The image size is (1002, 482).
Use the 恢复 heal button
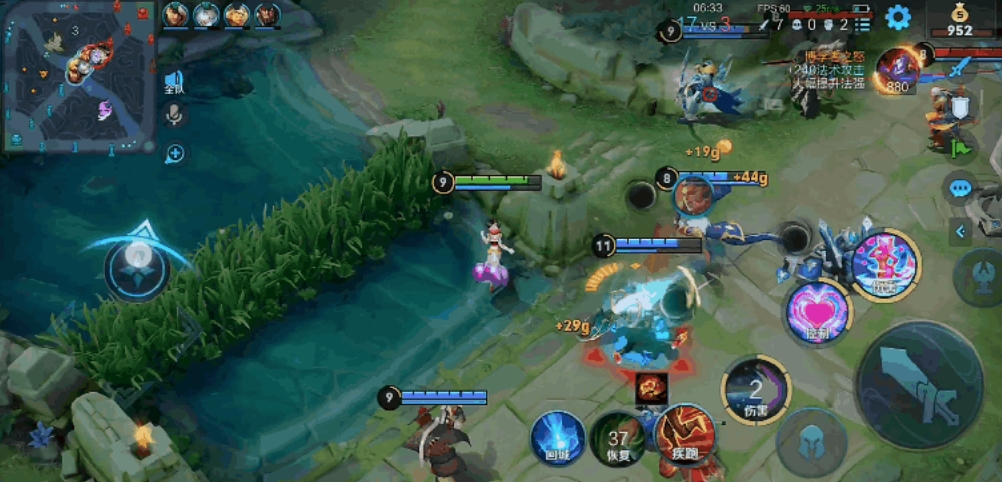(617, 441)
